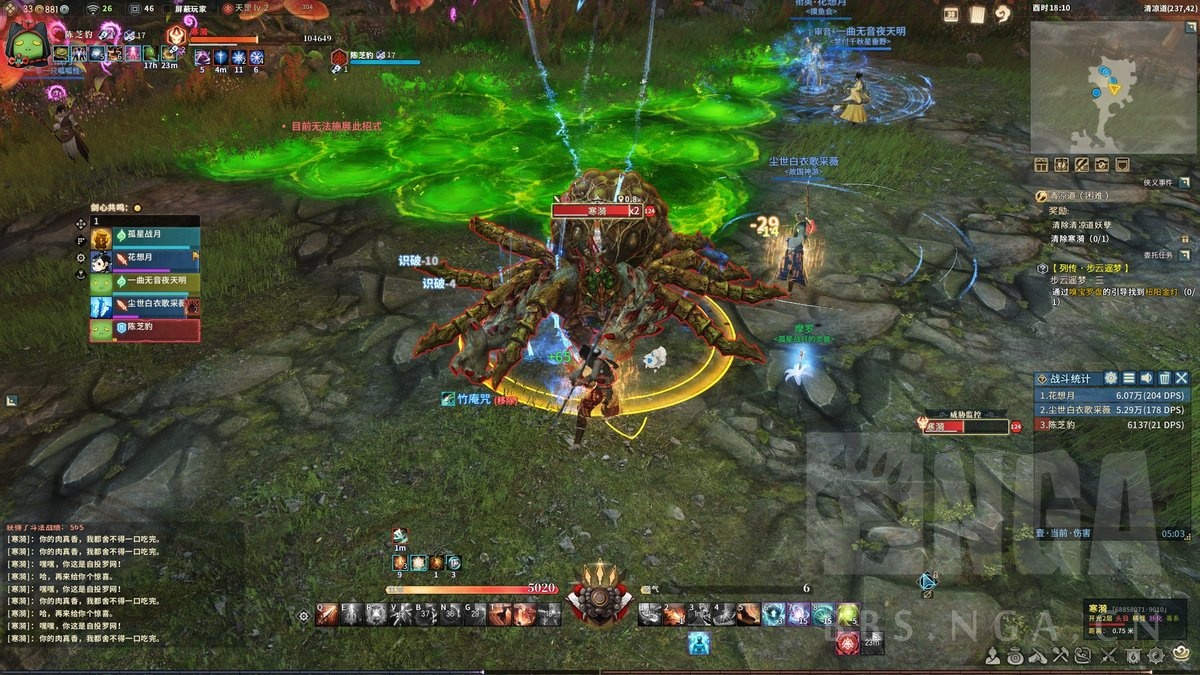Open the camera icon below the minimap
Image resolution: width=1200 pixels, height=675 pixels.
1101,165
